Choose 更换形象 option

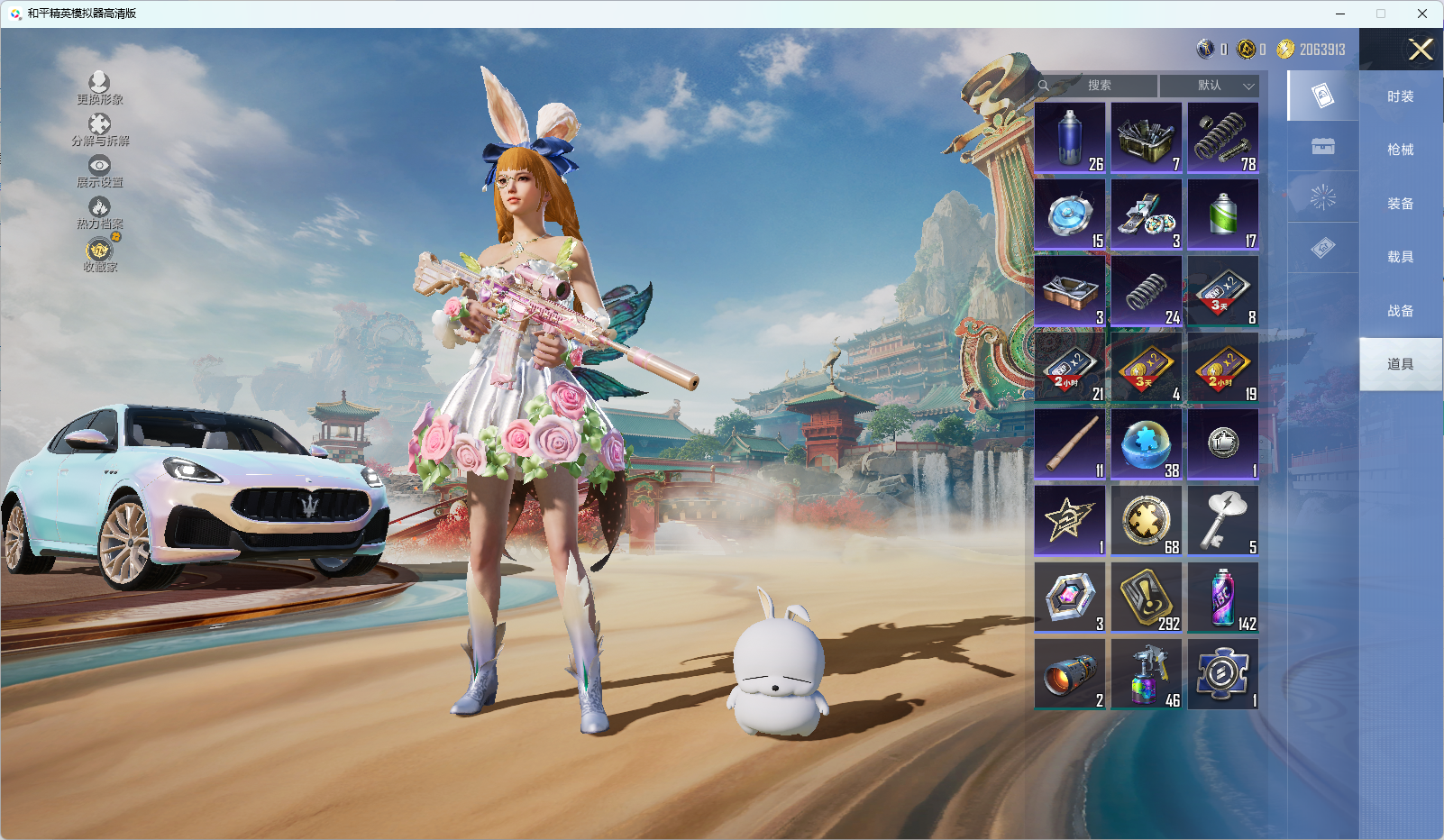99,88
